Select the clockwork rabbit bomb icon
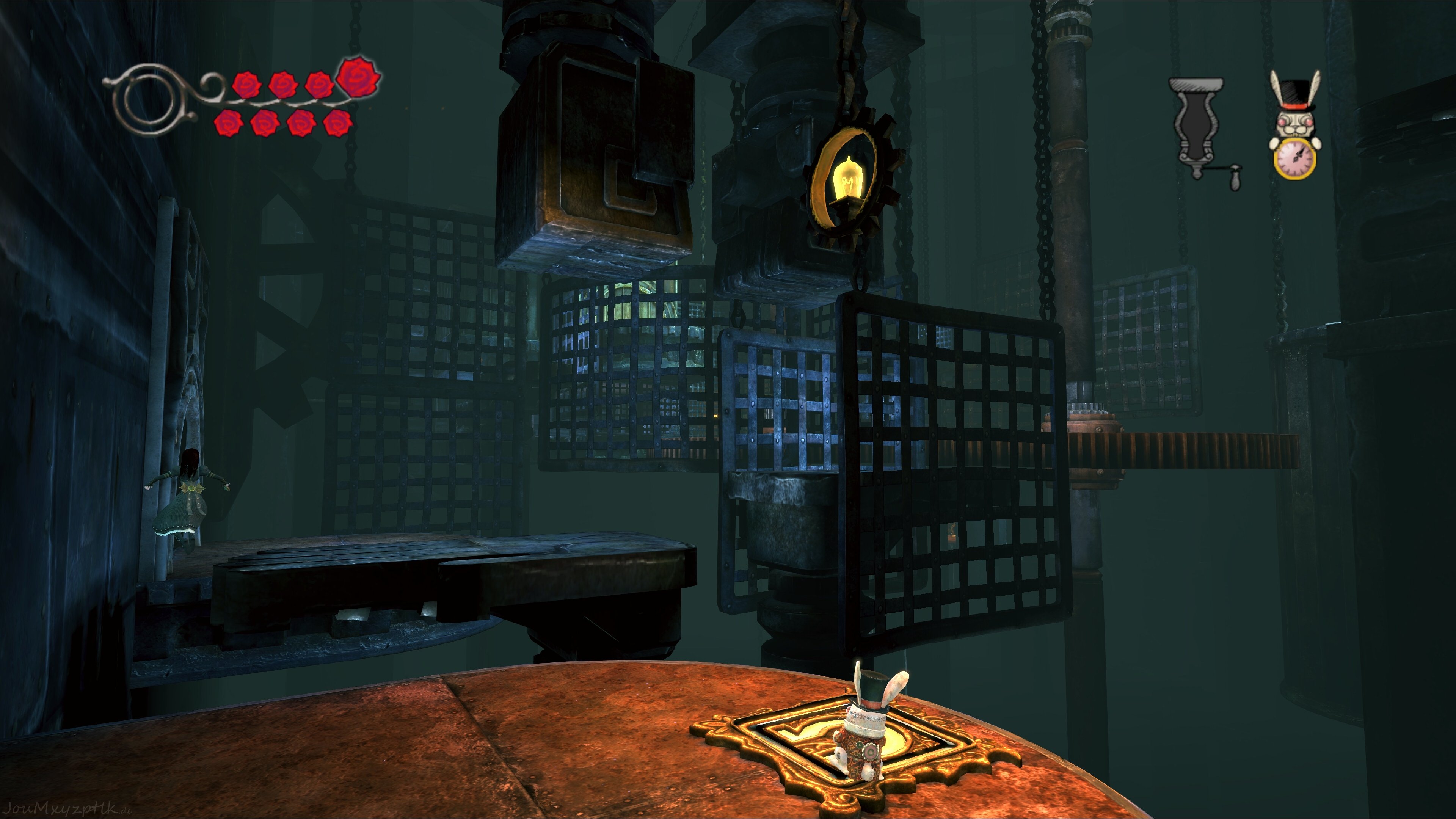The image size is (1456, 819). [x=1295, y=126]
